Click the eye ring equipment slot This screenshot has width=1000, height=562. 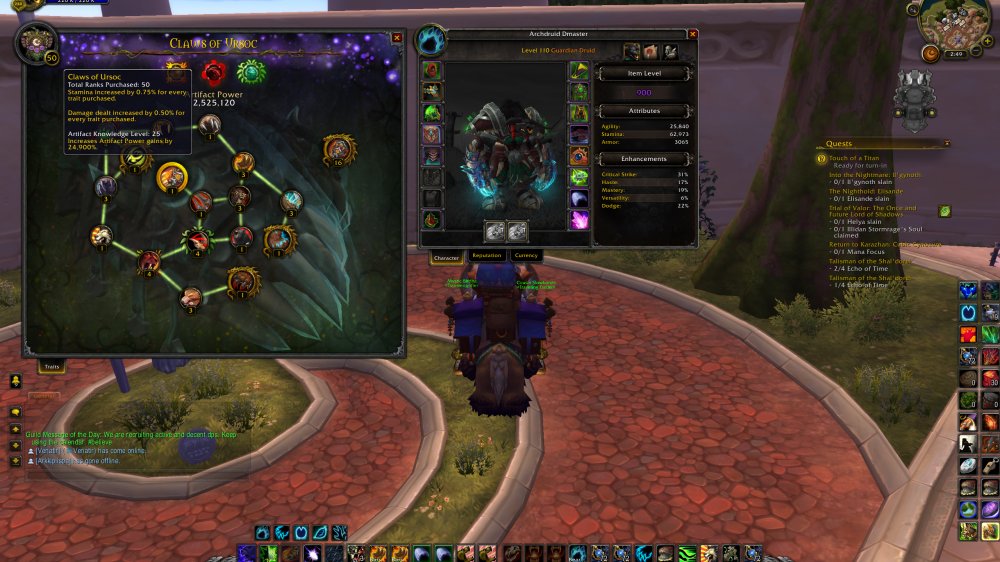(x=579, y=156)
